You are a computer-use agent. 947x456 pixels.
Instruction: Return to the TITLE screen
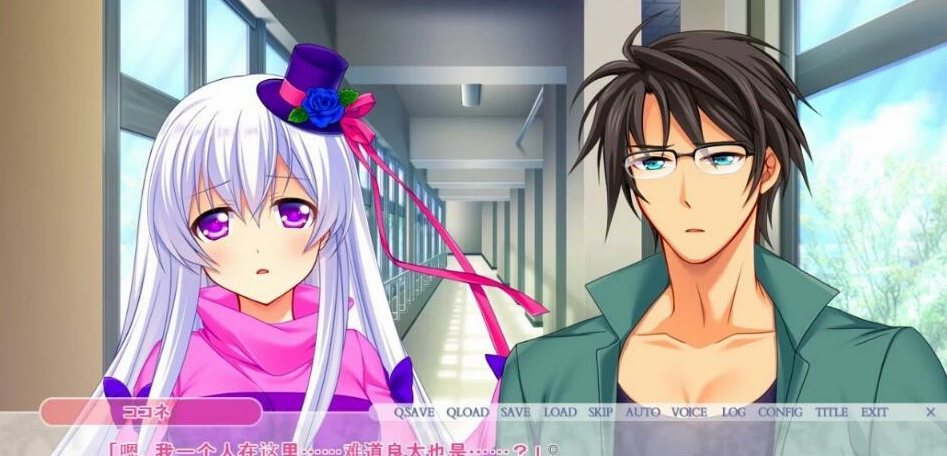[831, 412]
